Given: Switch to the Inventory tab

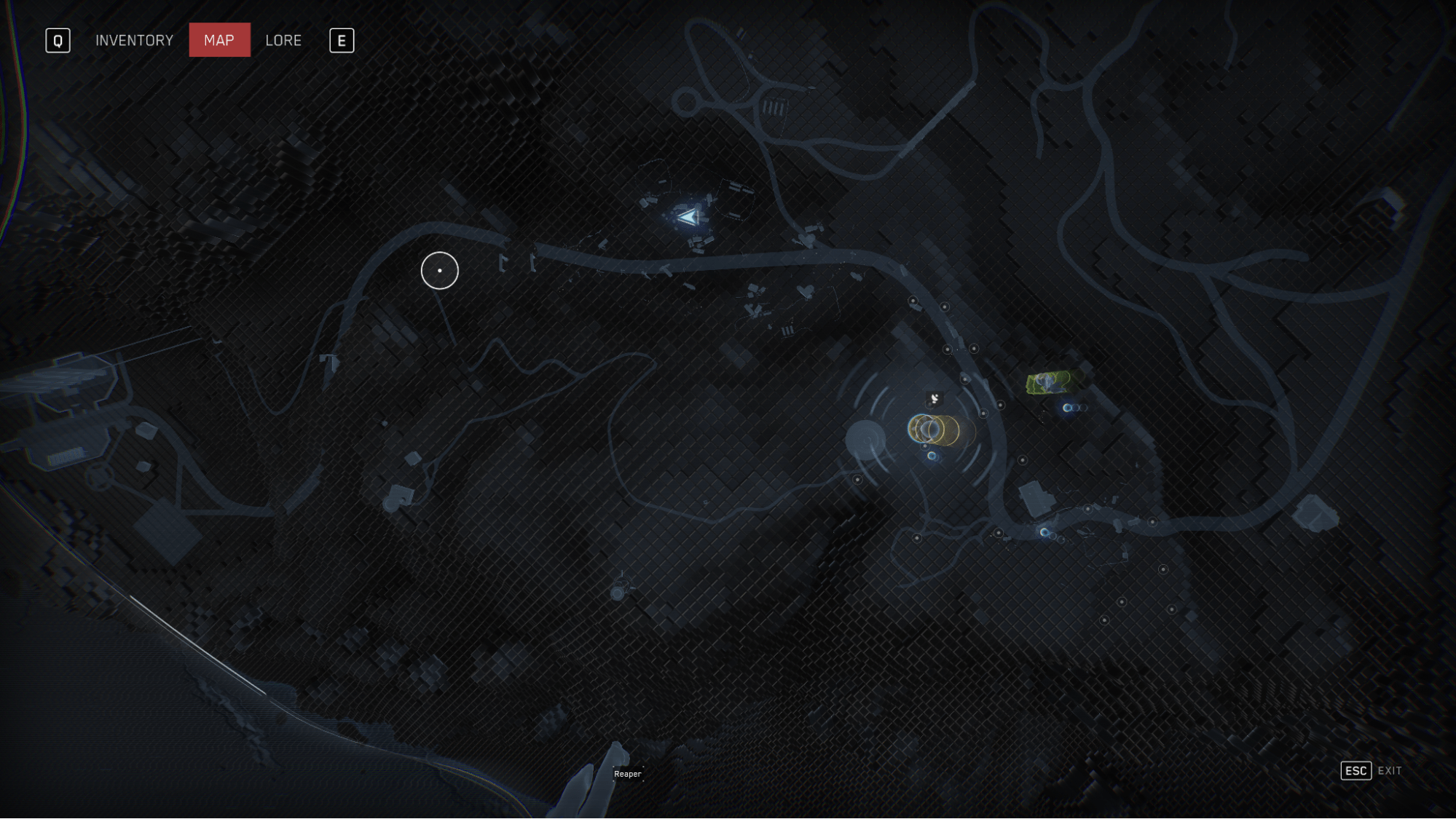Looking at the screenshot, I should [x=134, y=41].
